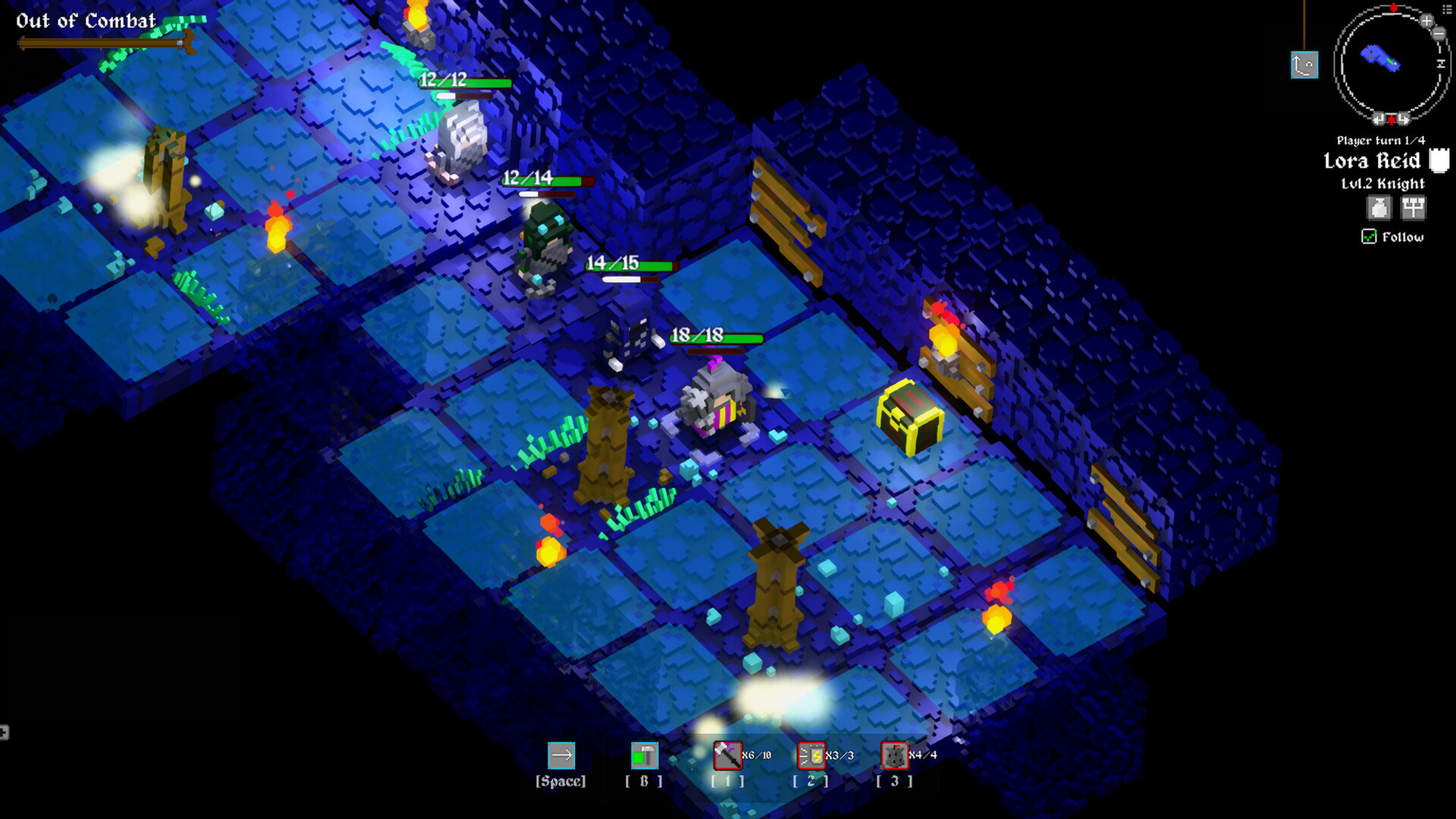Rotate camera right using minimap arrow
Screen dimensions: 1456x819
point(1404,119)
